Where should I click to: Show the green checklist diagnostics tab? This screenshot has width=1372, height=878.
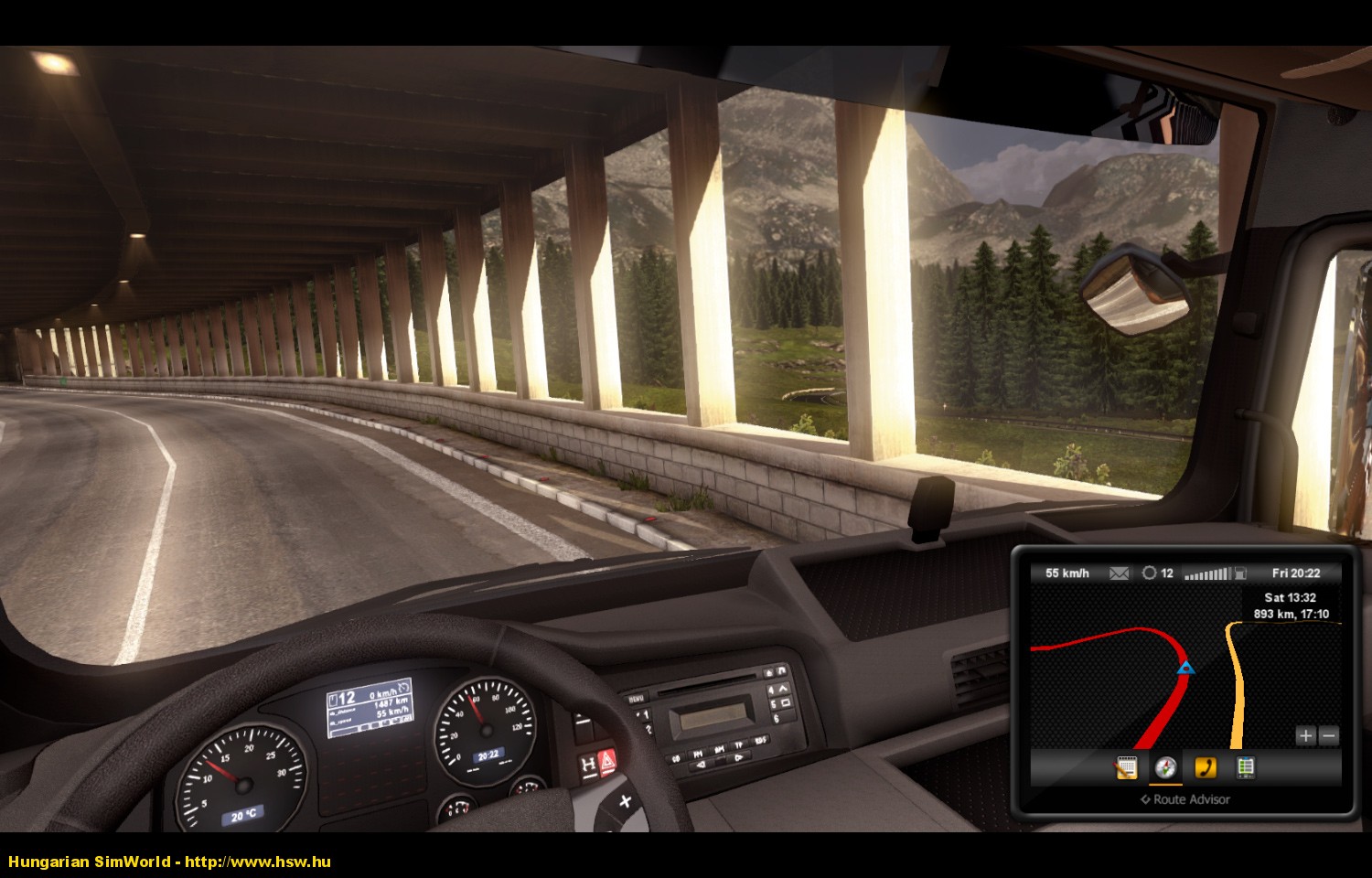pos(1245,767)
